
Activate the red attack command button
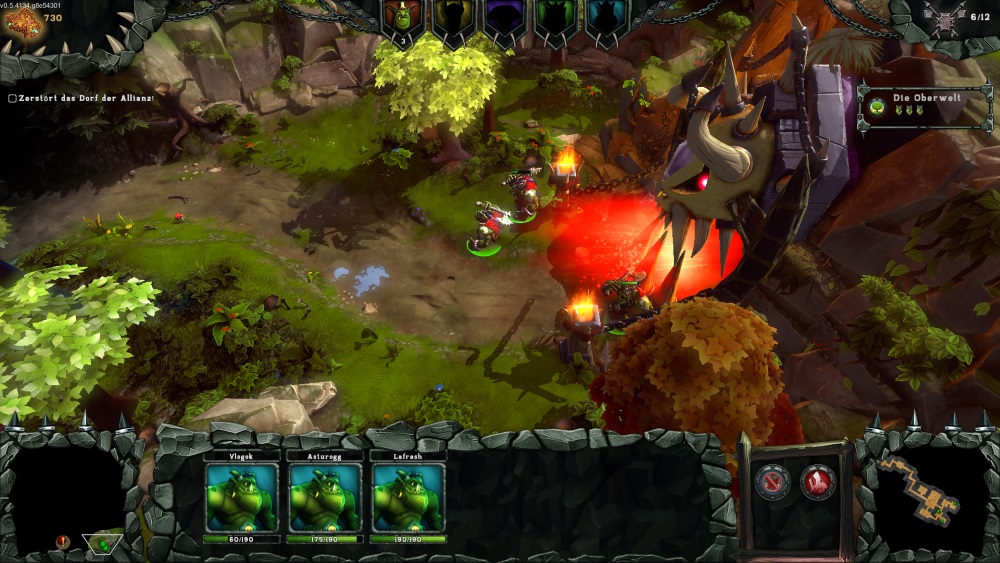[818, 483]
